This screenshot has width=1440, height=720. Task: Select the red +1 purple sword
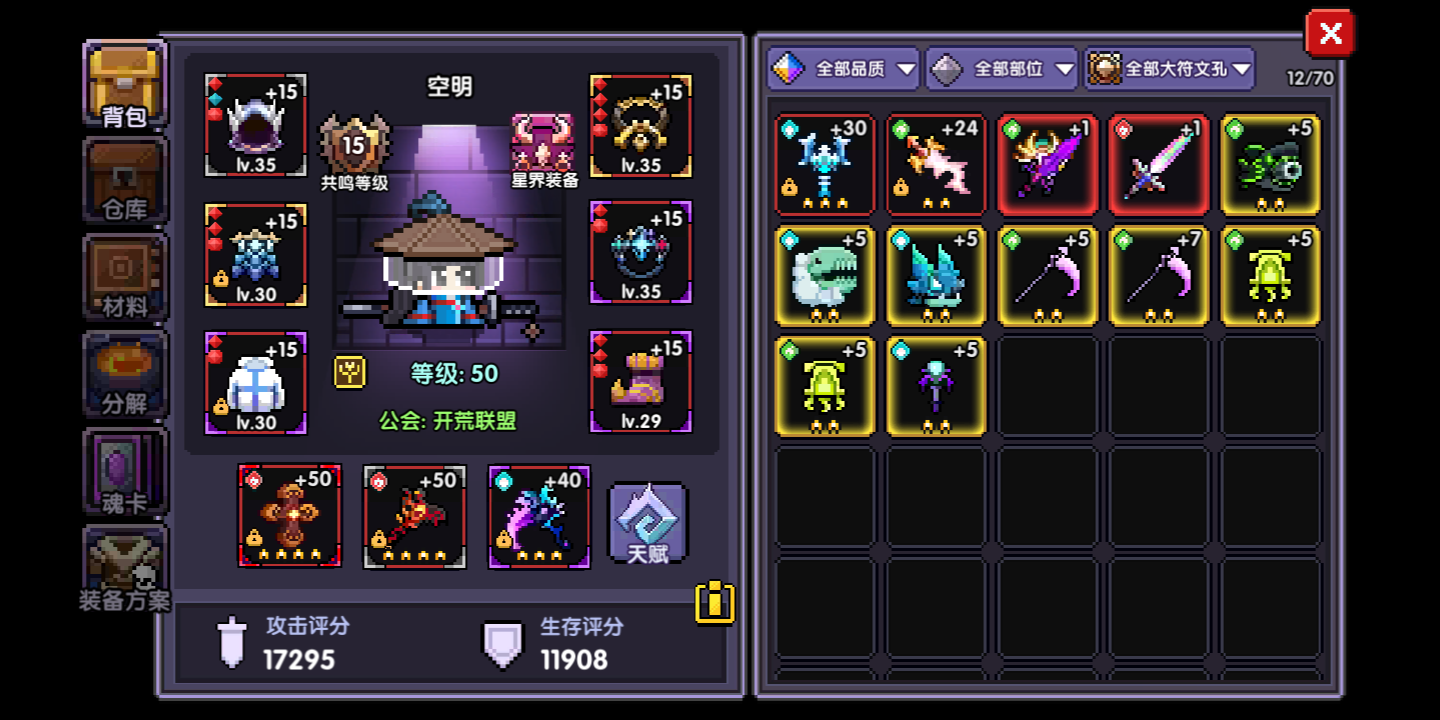(x=1047, y=165)
